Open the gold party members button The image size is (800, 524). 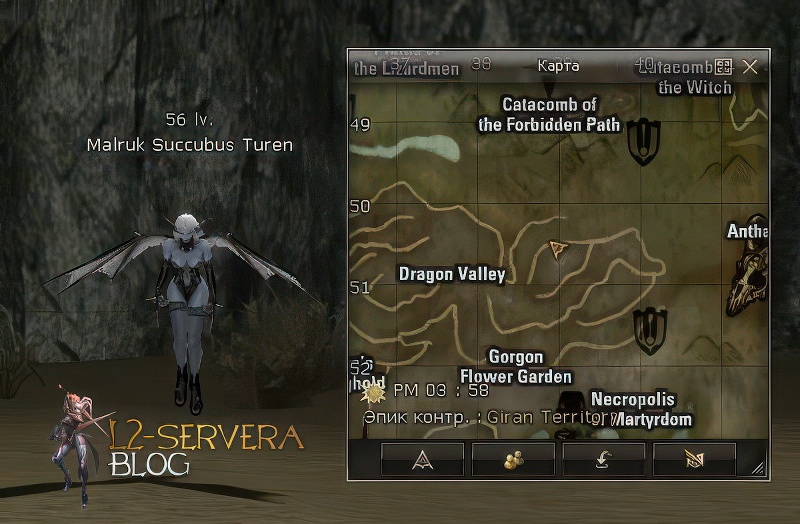coord(513,459)
